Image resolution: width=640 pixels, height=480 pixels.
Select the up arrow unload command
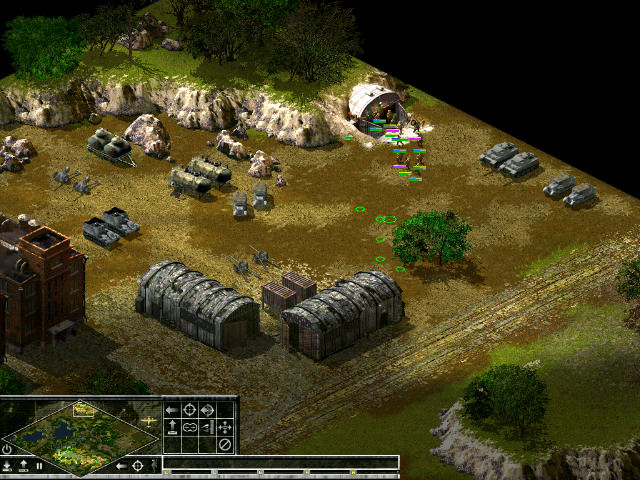(x=171, y=427)
